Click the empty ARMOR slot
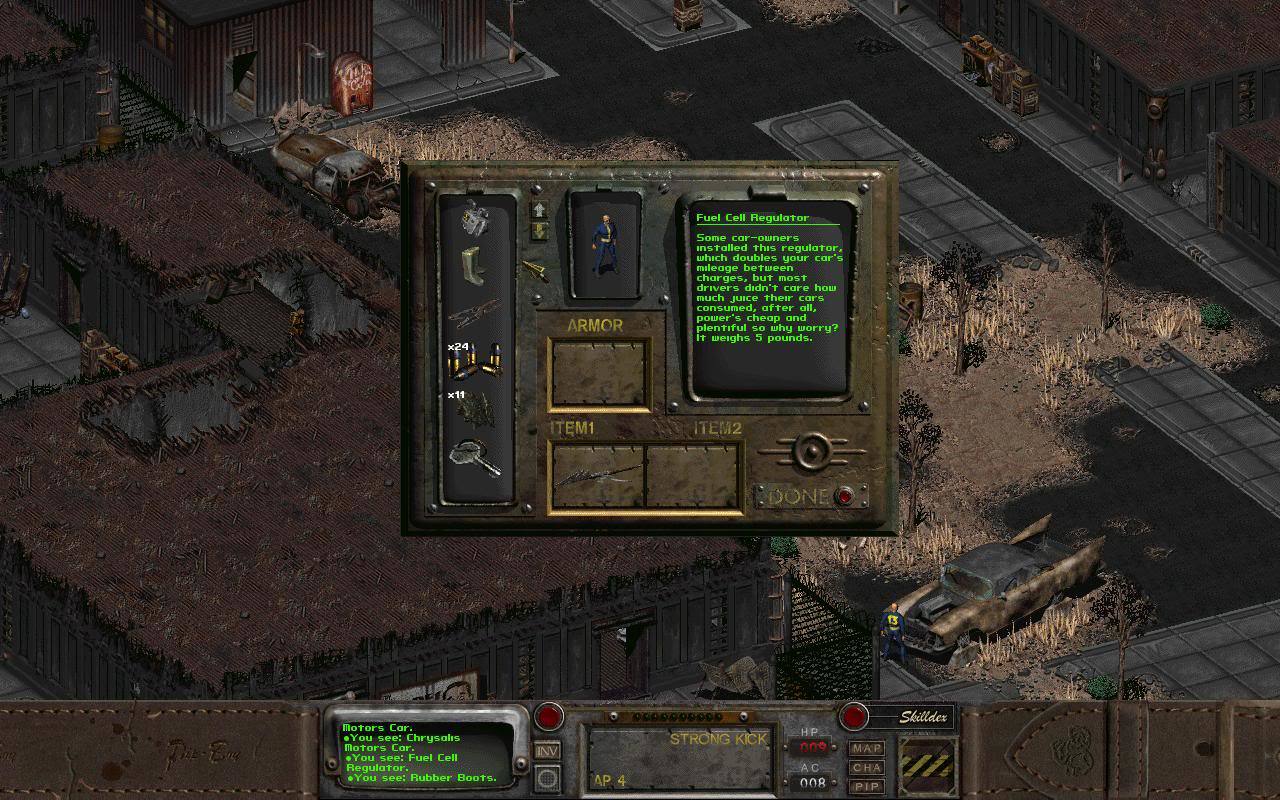This screenshot has width=1280, height=800. 599,372
